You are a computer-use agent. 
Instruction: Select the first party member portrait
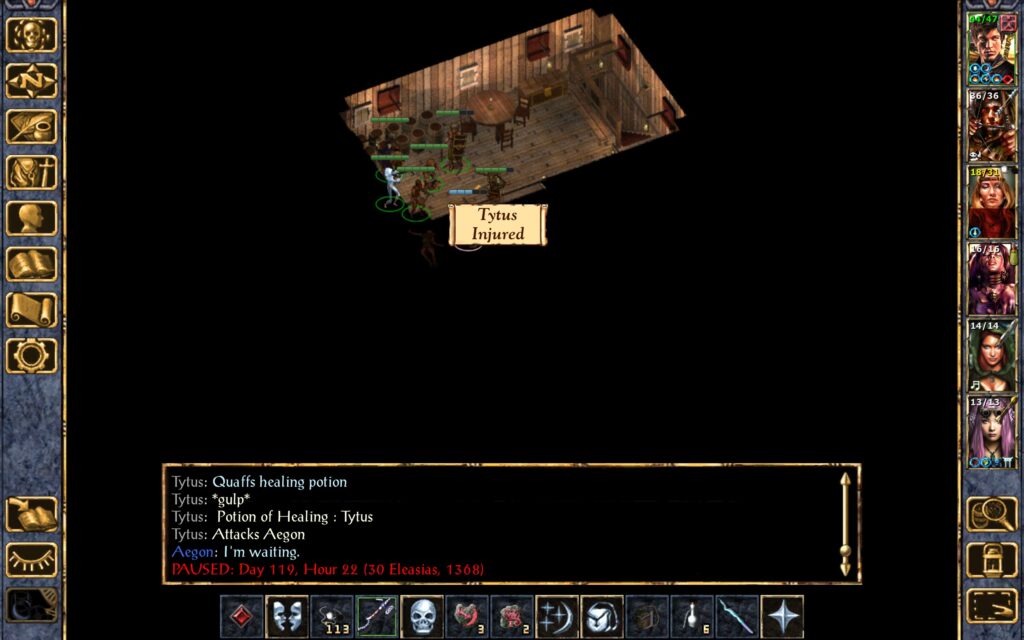point(991,48)
